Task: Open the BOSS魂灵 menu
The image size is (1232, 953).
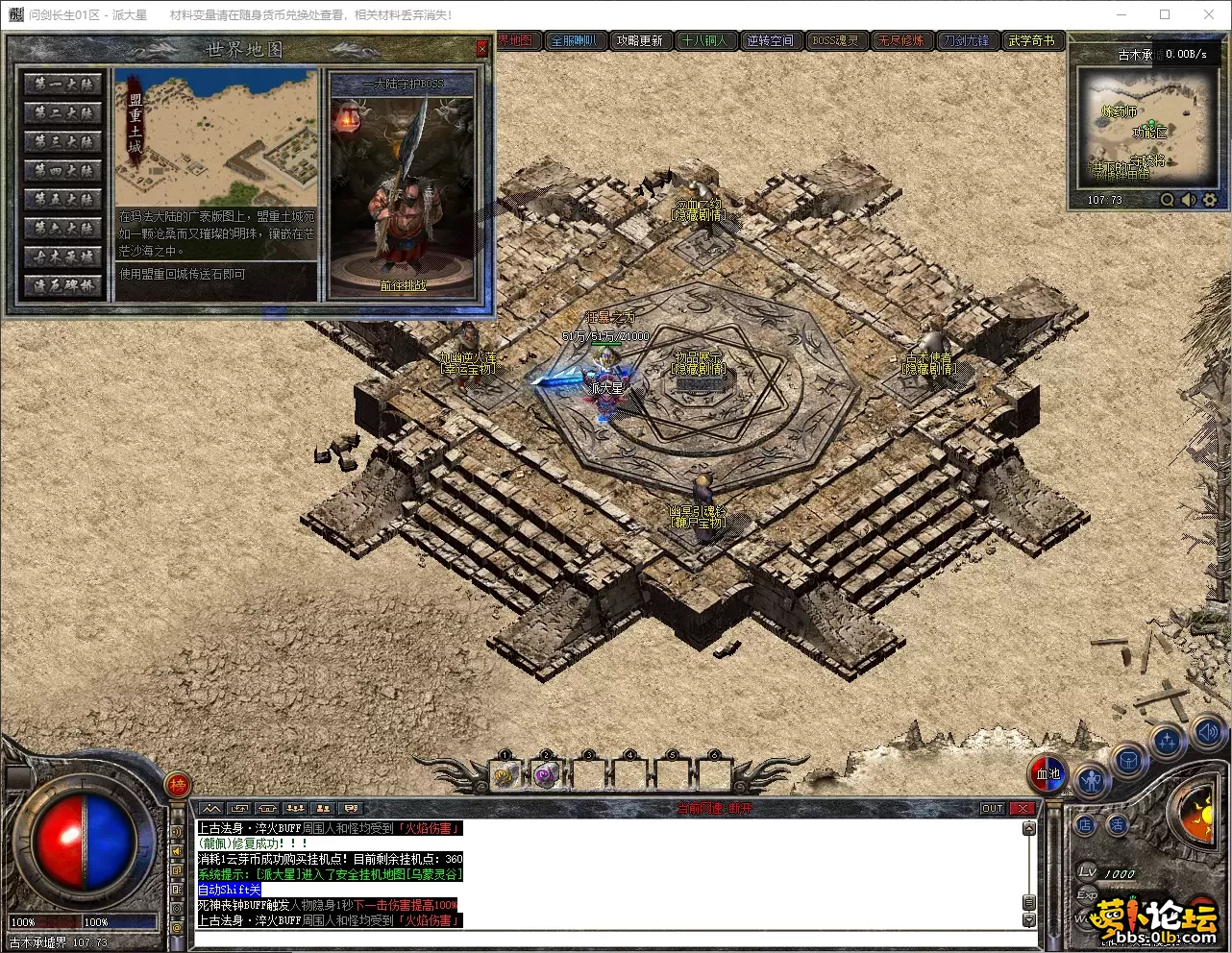Action: tap(835, 40)
